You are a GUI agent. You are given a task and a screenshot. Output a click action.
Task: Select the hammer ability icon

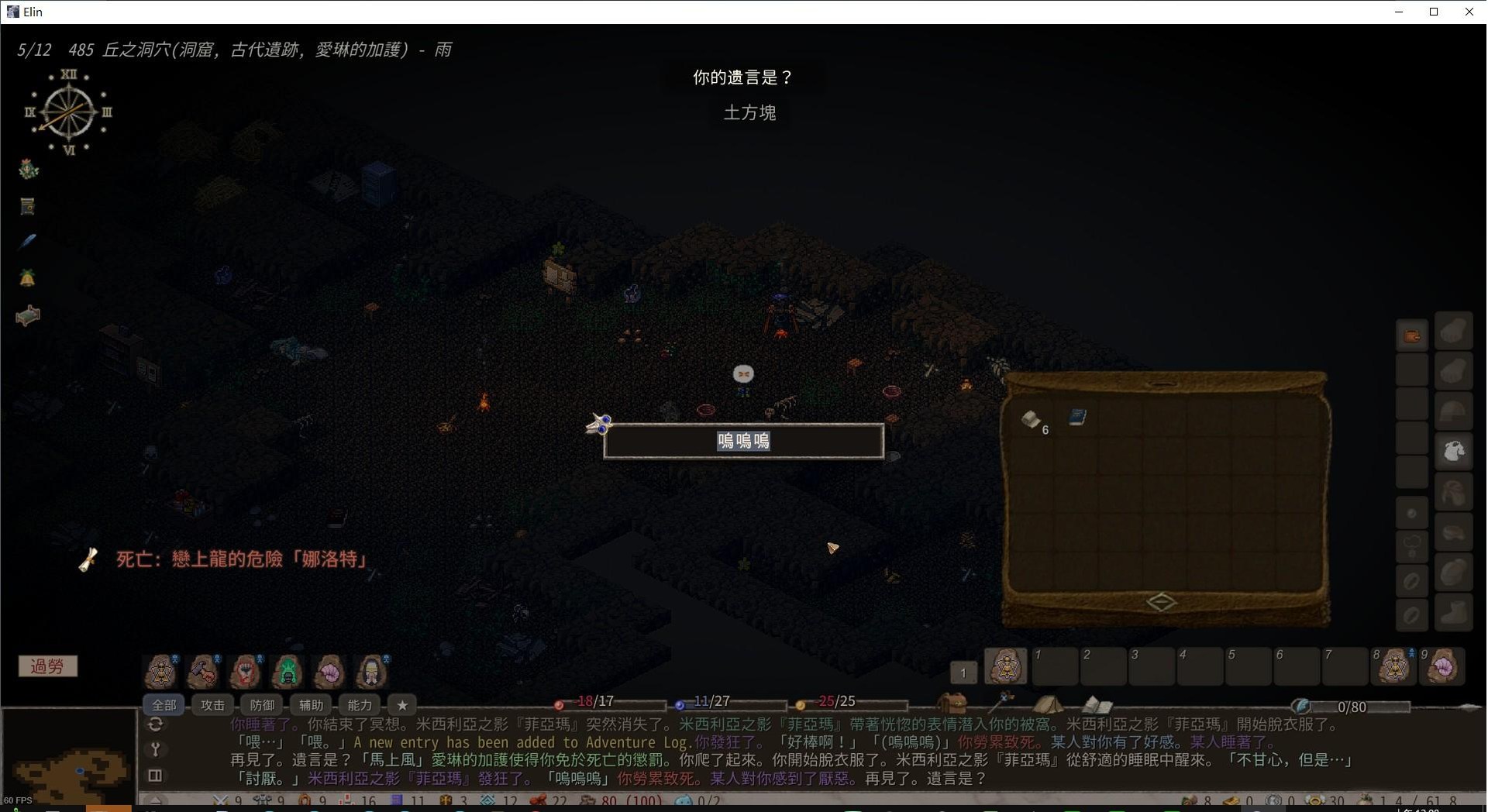pyautogui.click(x=203, y=672)
